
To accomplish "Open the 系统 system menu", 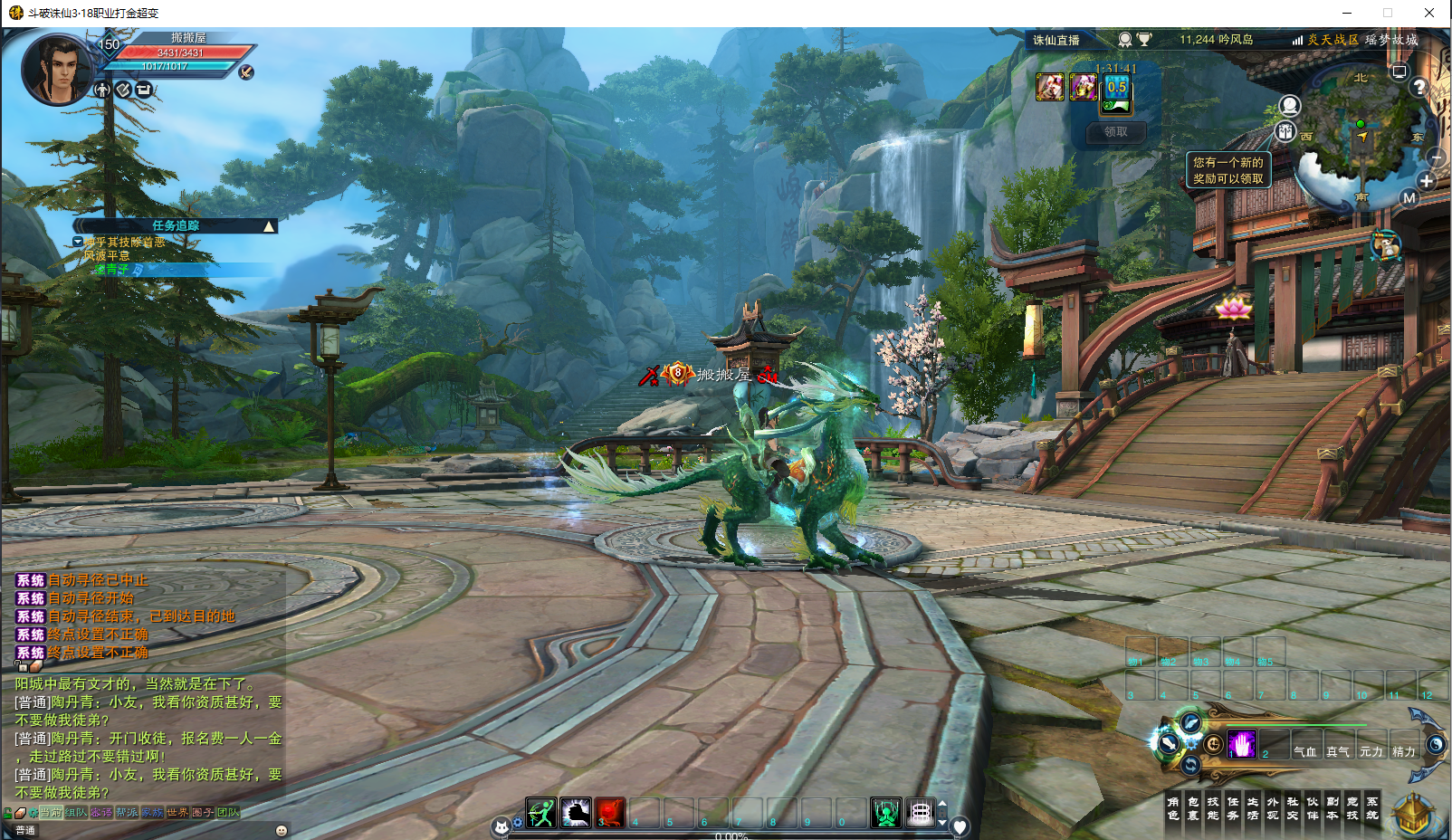I will click(x=1372, y=808).
